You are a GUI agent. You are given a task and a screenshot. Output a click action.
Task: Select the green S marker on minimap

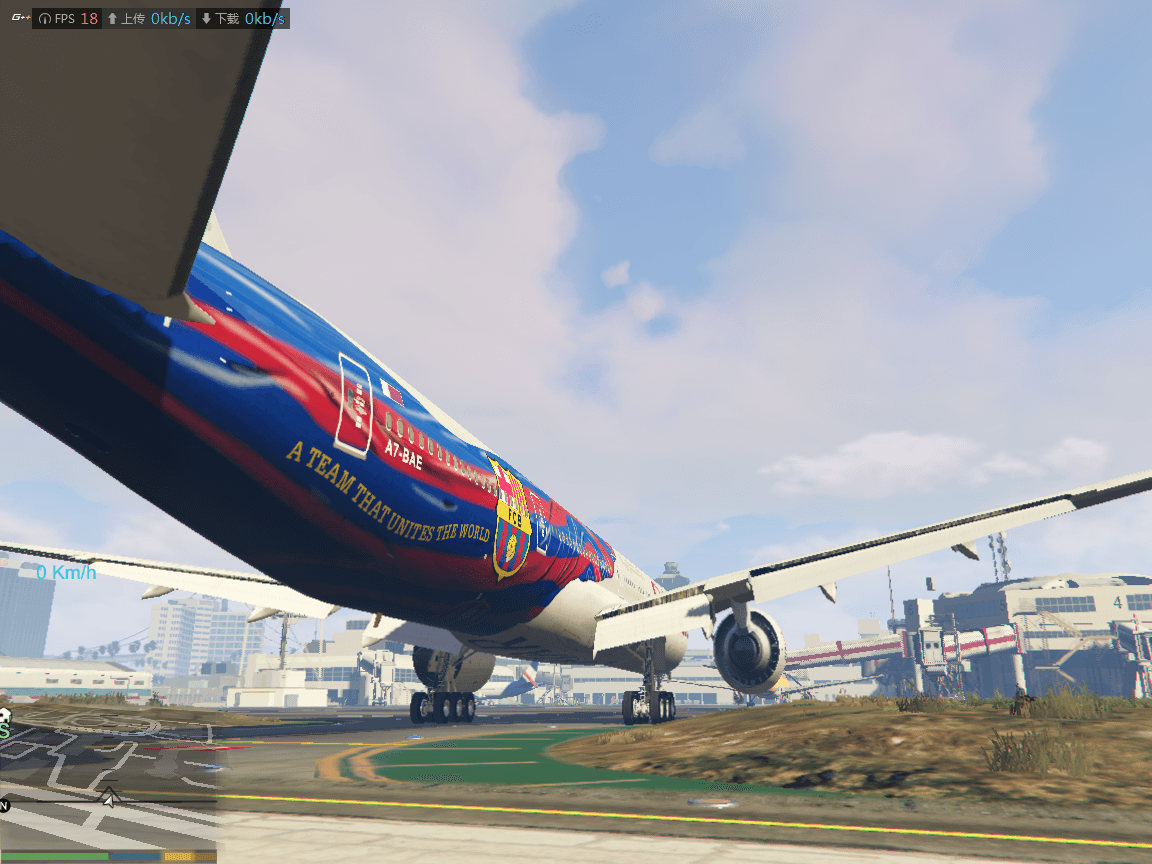coord(5,731)
